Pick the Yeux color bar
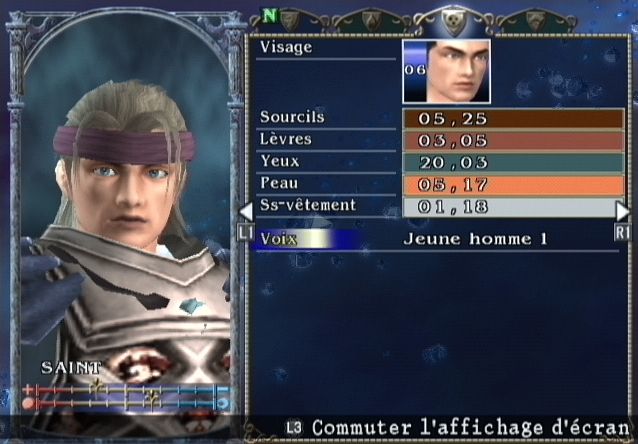 [513, 163]
